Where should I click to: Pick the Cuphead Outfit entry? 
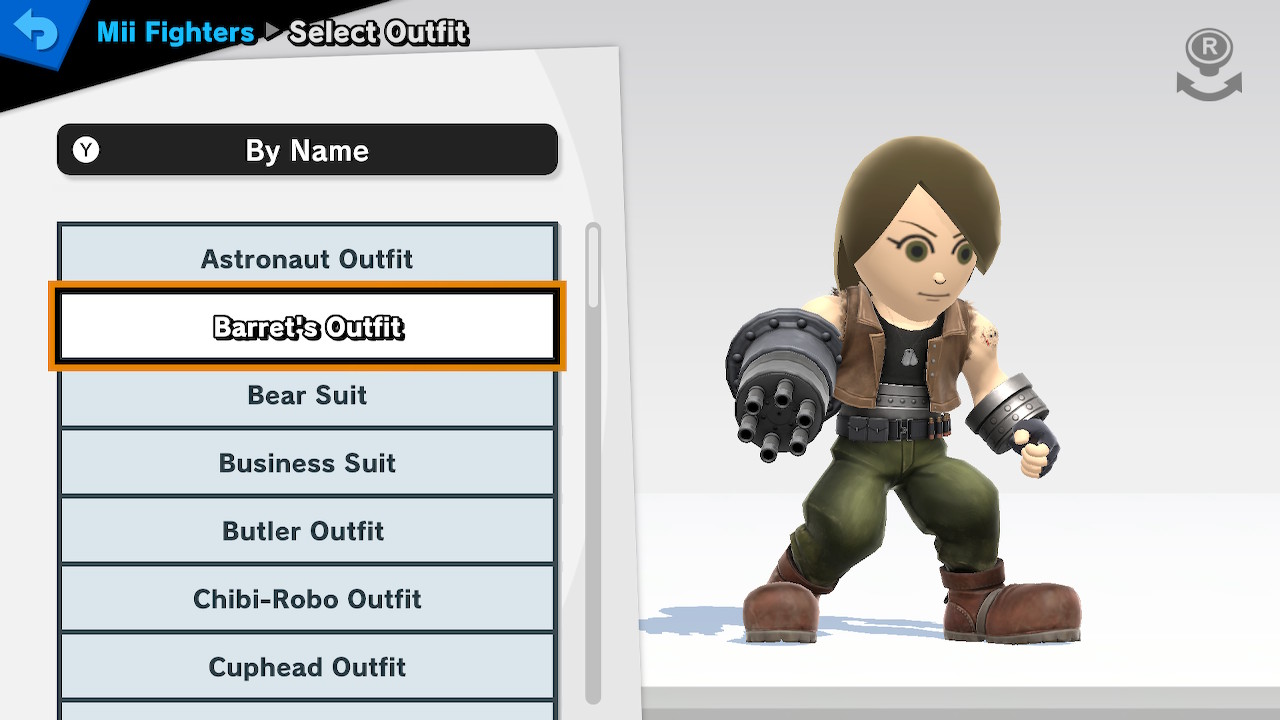[307, 667]
